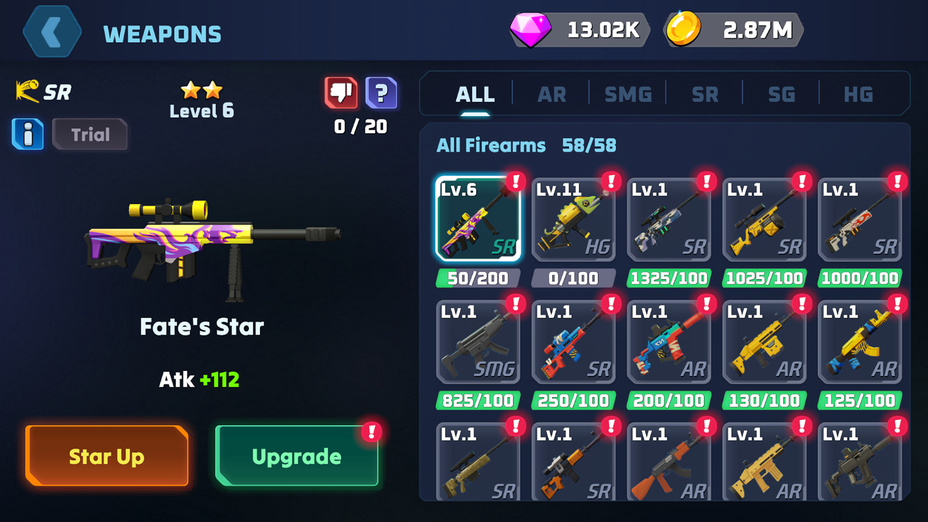Tap the Trial button
Screen dimensions: 928x522
90,134
